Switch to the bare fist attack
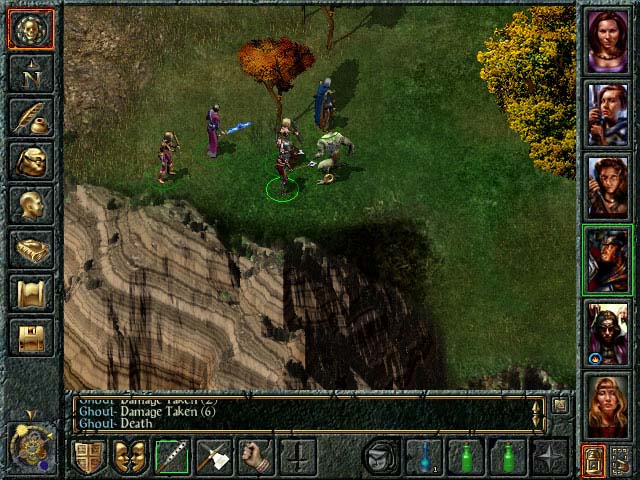 [x=256, y=457]
